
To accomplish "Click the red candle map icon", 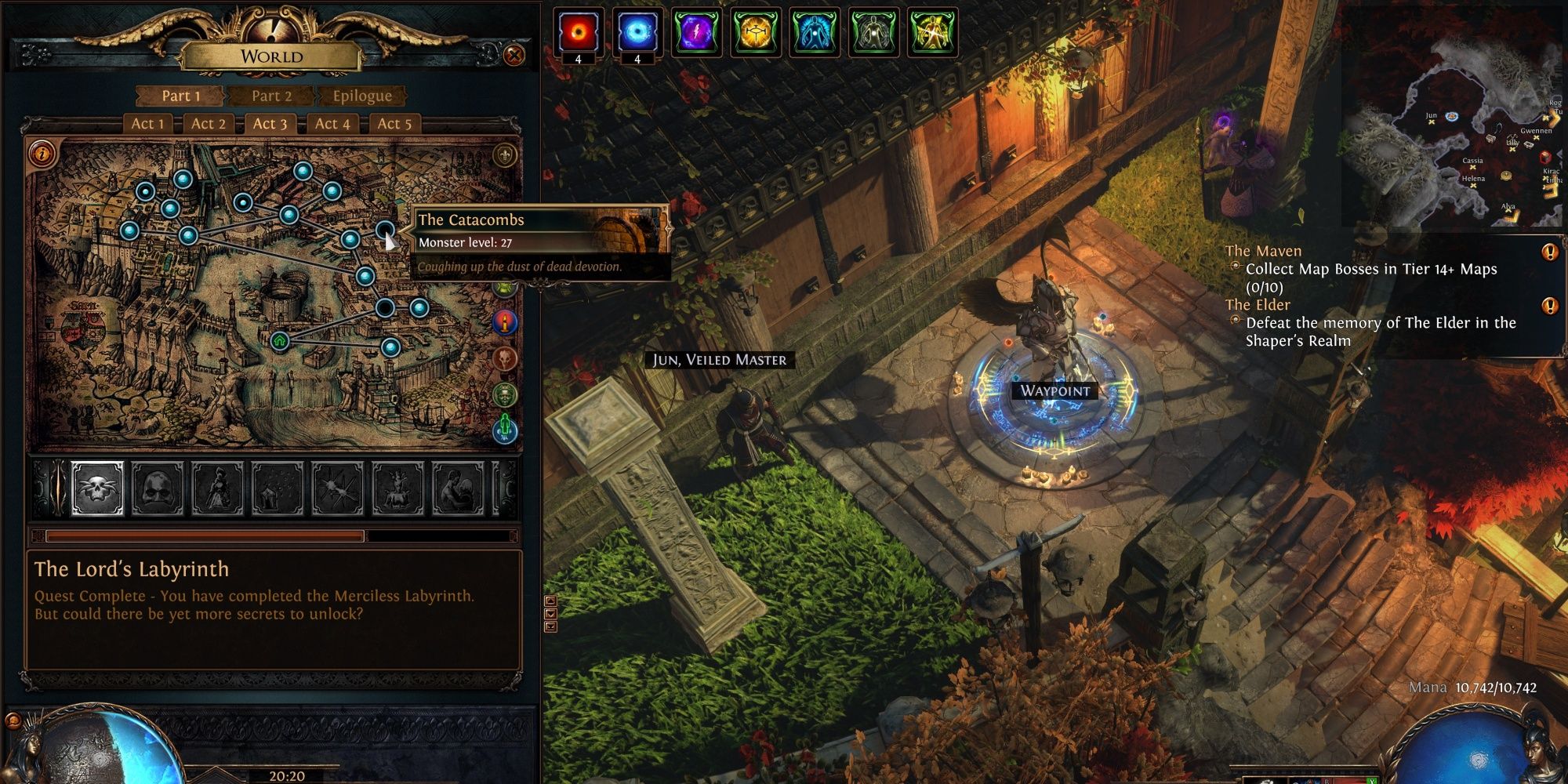I will pyautogui.click(x=506, y=321).
